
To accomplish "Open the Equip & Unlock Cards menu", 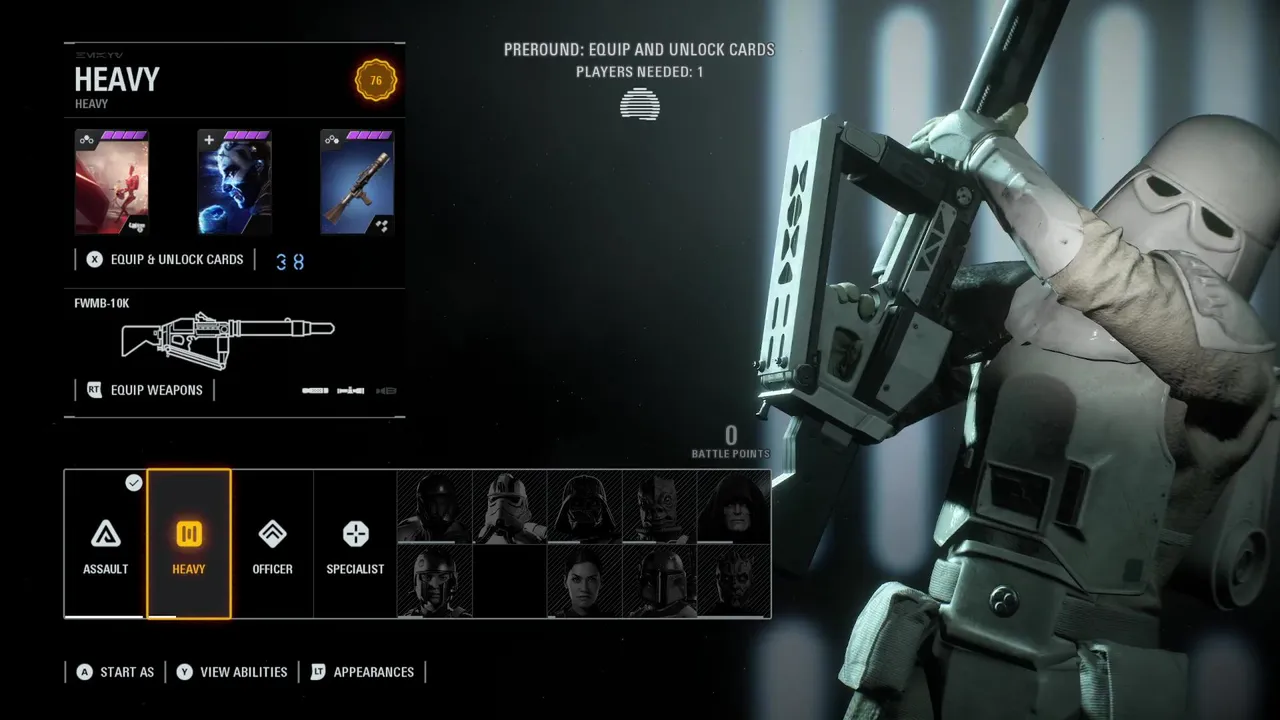I will pos(166,260).
